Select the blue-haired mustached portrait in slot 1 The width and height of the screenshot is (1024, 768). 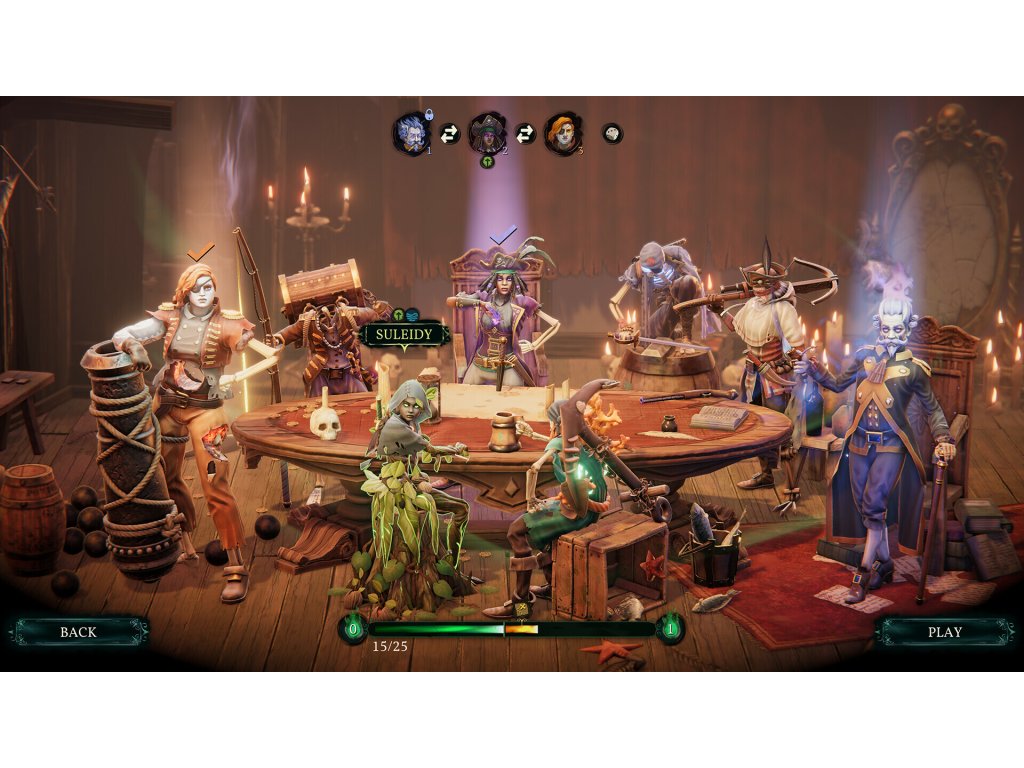[x=411, y=134]
